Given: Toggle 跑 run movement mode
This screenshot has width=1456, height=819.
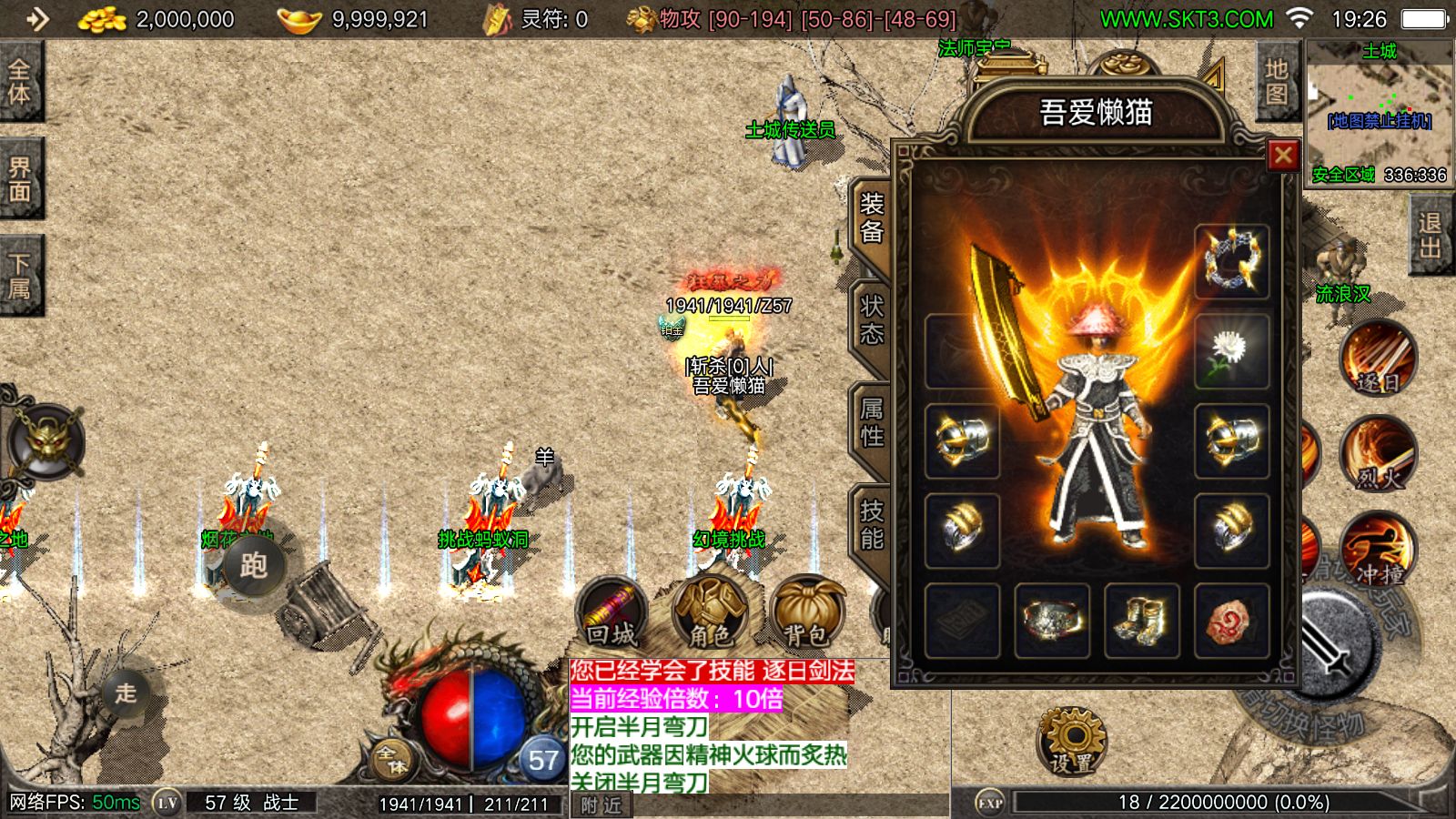Looking at the screenshot, I should point(253,566).
